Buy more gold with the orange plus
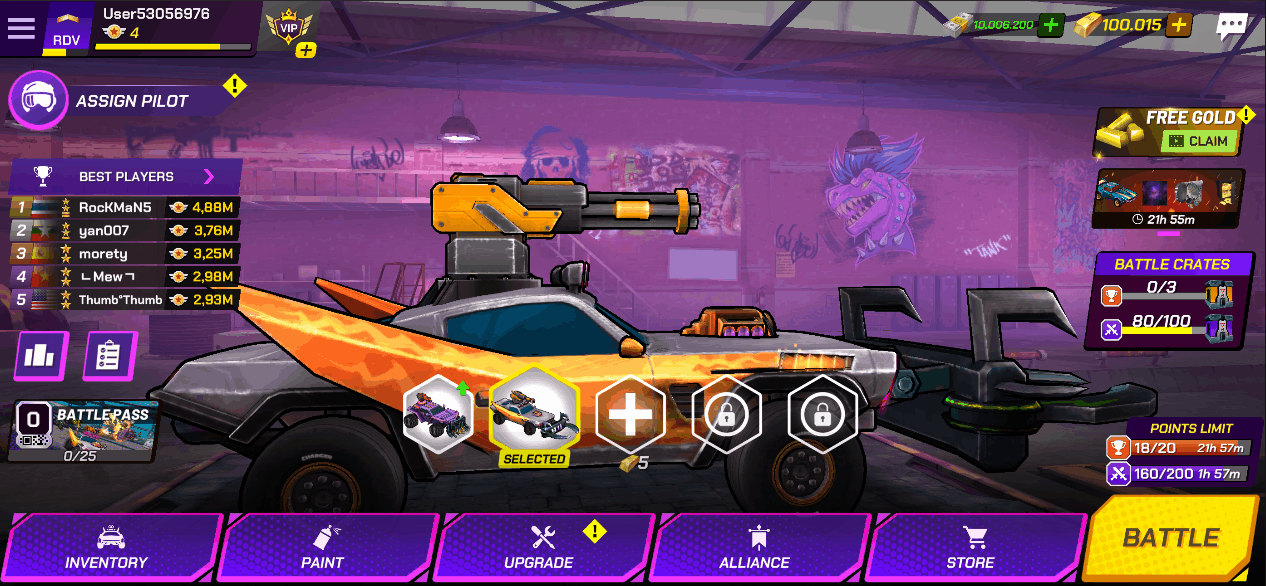This screenshot has width=1266, height=586. (1179, 25)
